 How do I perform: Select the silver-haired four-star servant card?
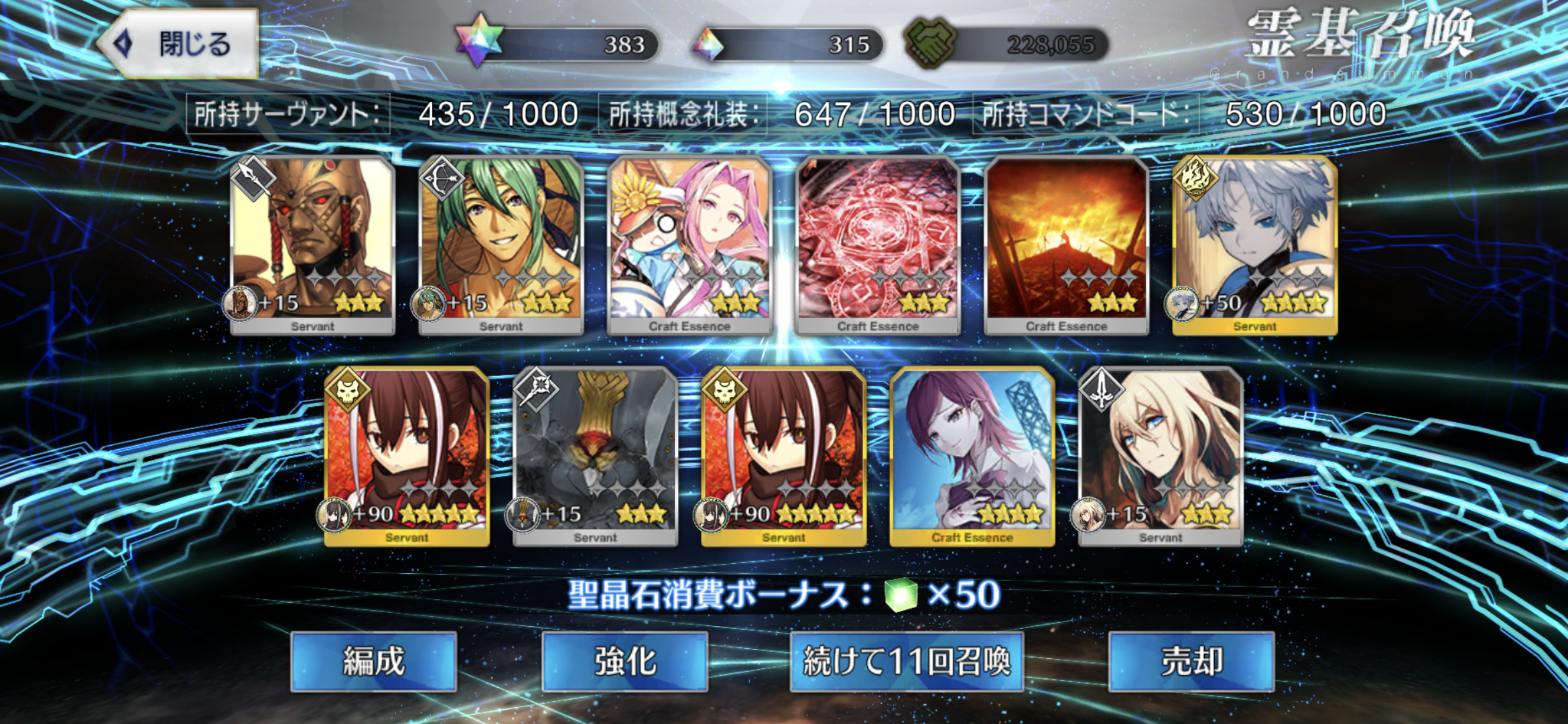1255,245
